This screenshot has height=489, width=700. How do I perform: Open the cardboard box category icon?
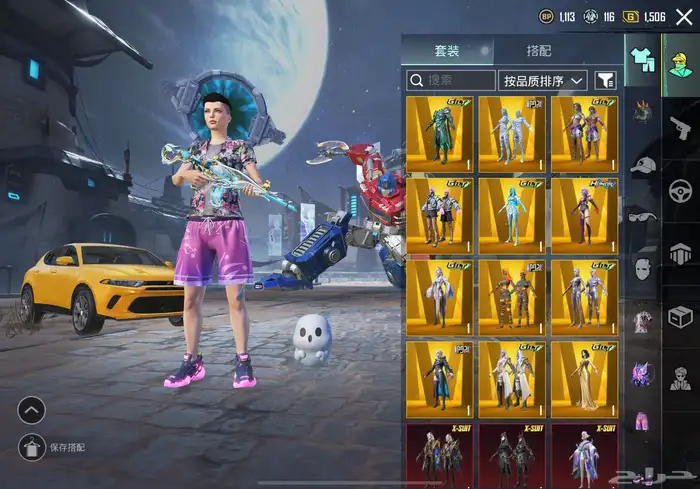681,317
